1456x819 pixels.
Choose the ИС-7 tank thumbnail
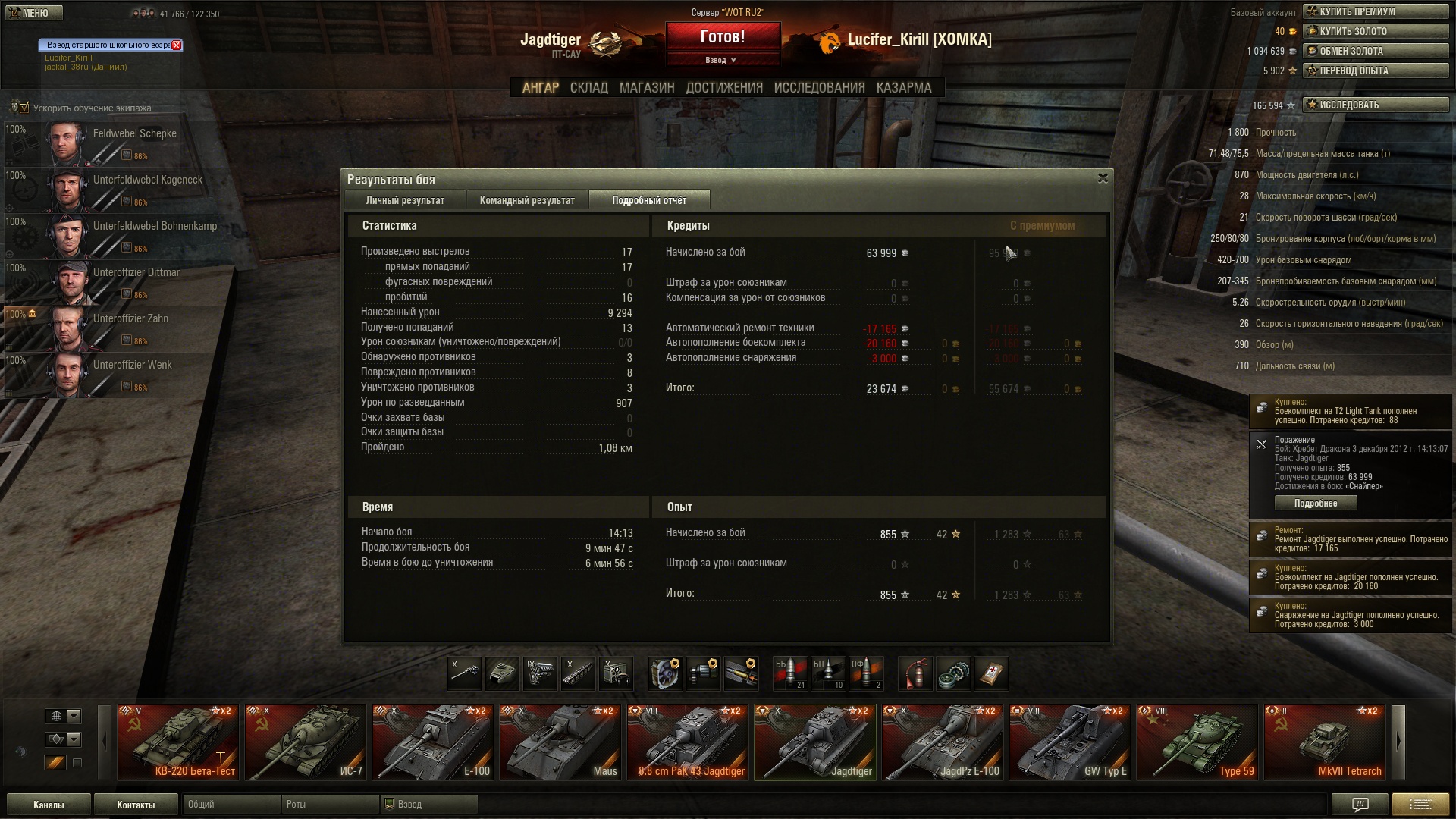[305, 742]
